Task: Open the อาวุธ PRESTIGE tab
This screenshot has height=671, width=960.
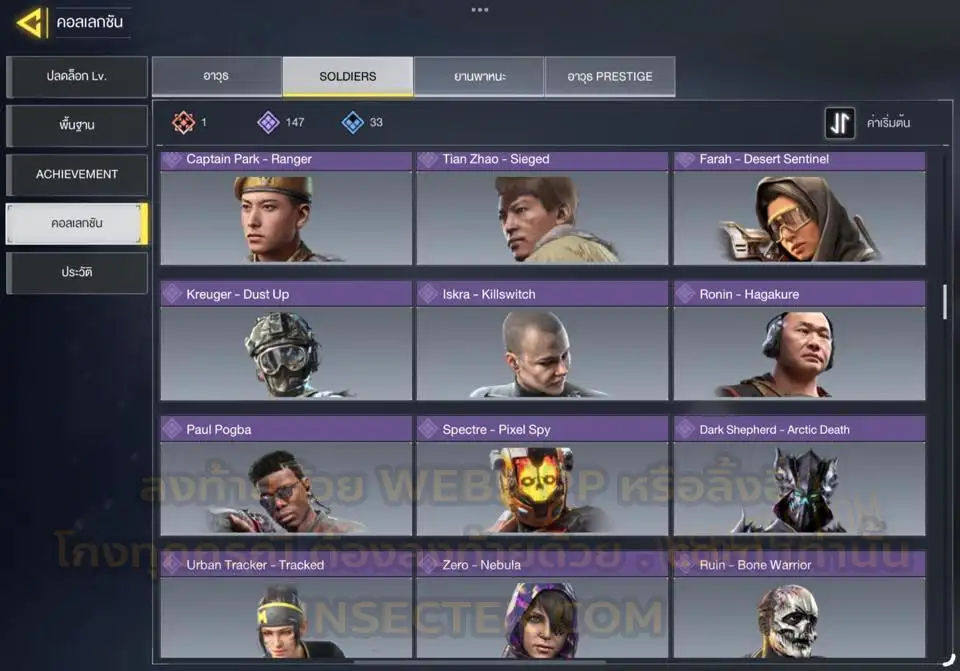Action: point(610,77)
